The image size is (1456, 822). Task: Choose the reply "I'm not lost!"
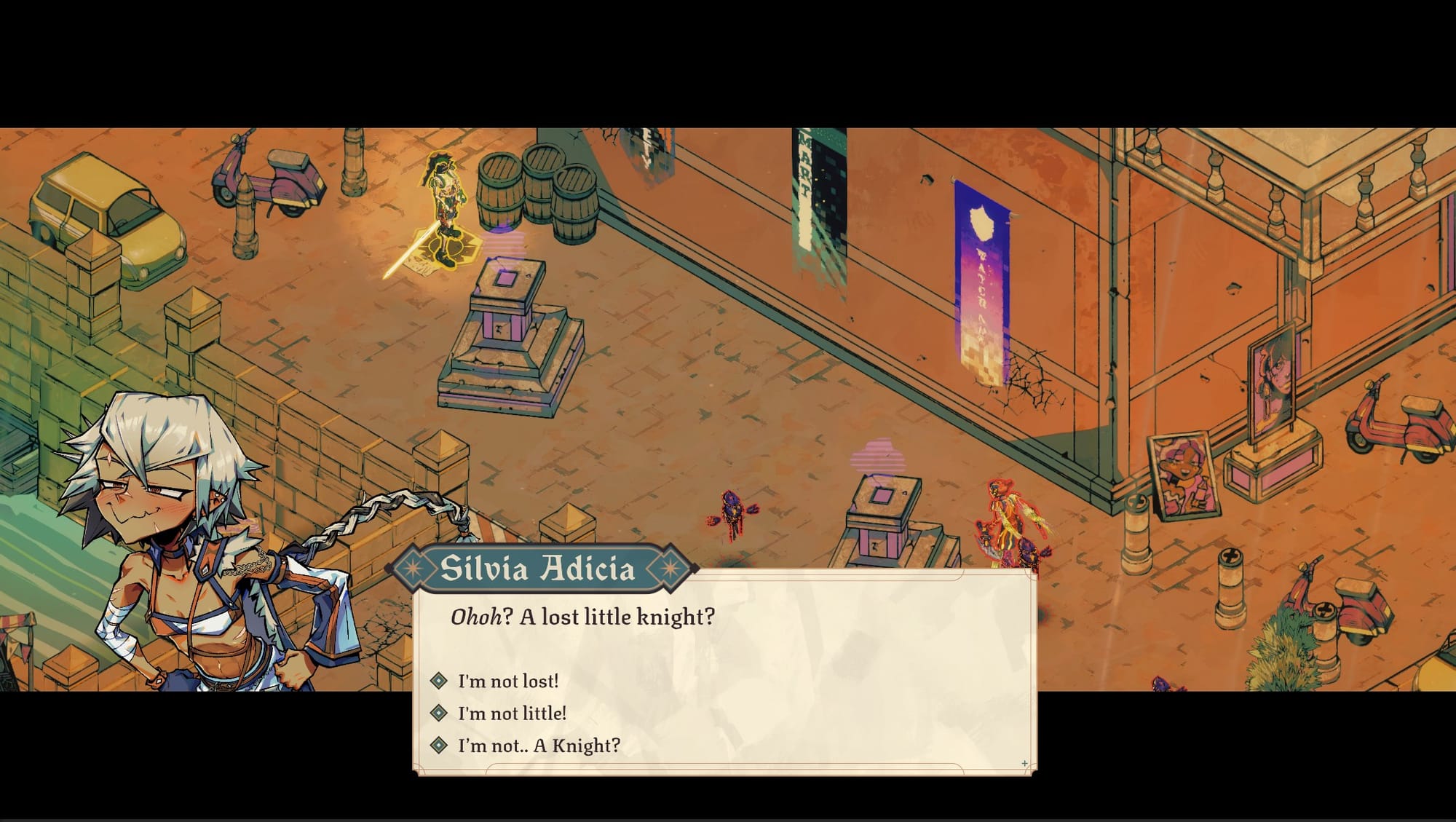point(507,681)
